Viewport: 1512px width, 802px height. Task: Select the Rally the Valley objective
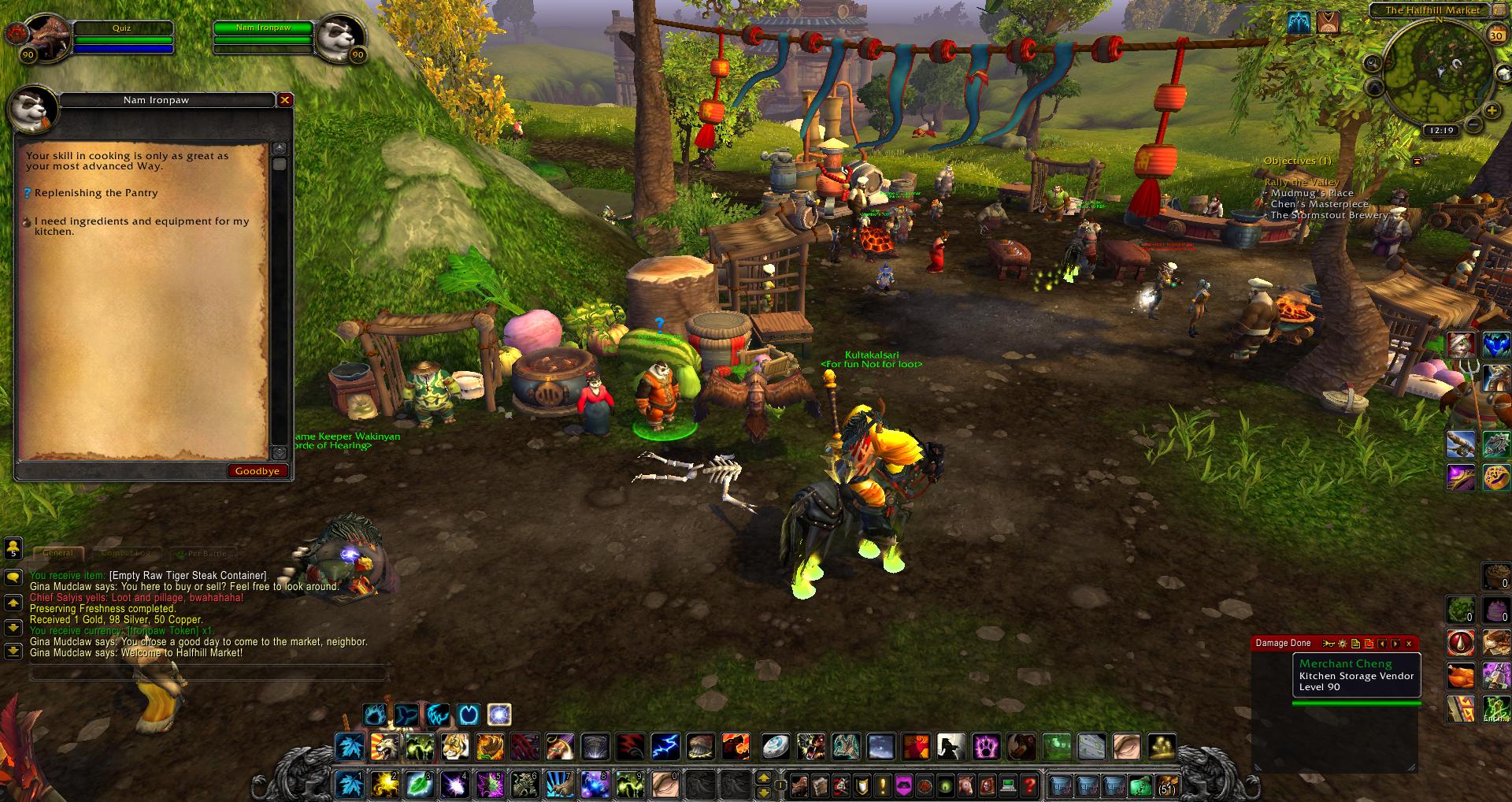[x=1301, y=182]
